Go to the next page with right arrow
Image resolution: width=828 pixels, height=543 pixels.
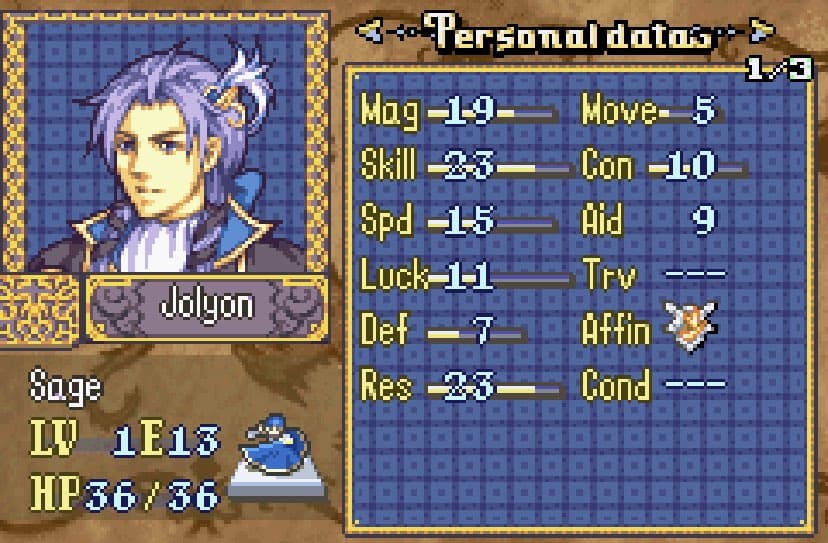click(762, 33)
